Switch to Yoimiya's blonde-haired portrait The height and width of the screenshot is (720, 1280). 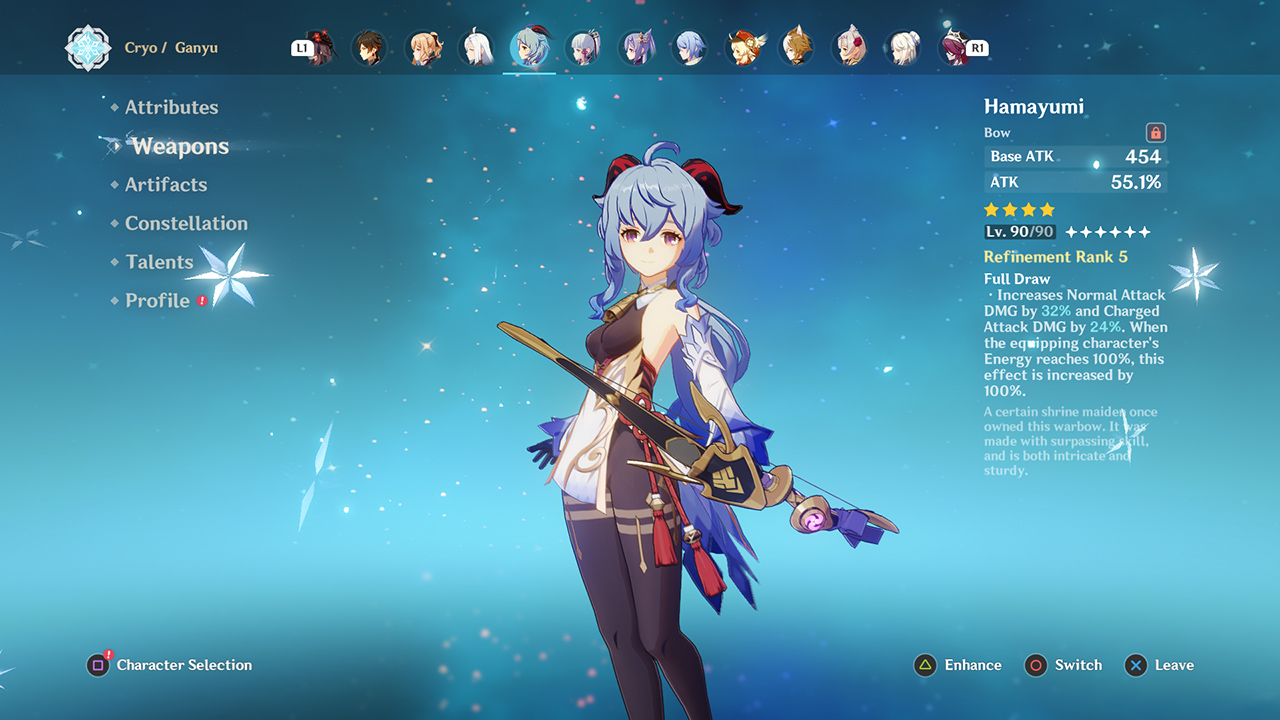click(x=422, y=48)
